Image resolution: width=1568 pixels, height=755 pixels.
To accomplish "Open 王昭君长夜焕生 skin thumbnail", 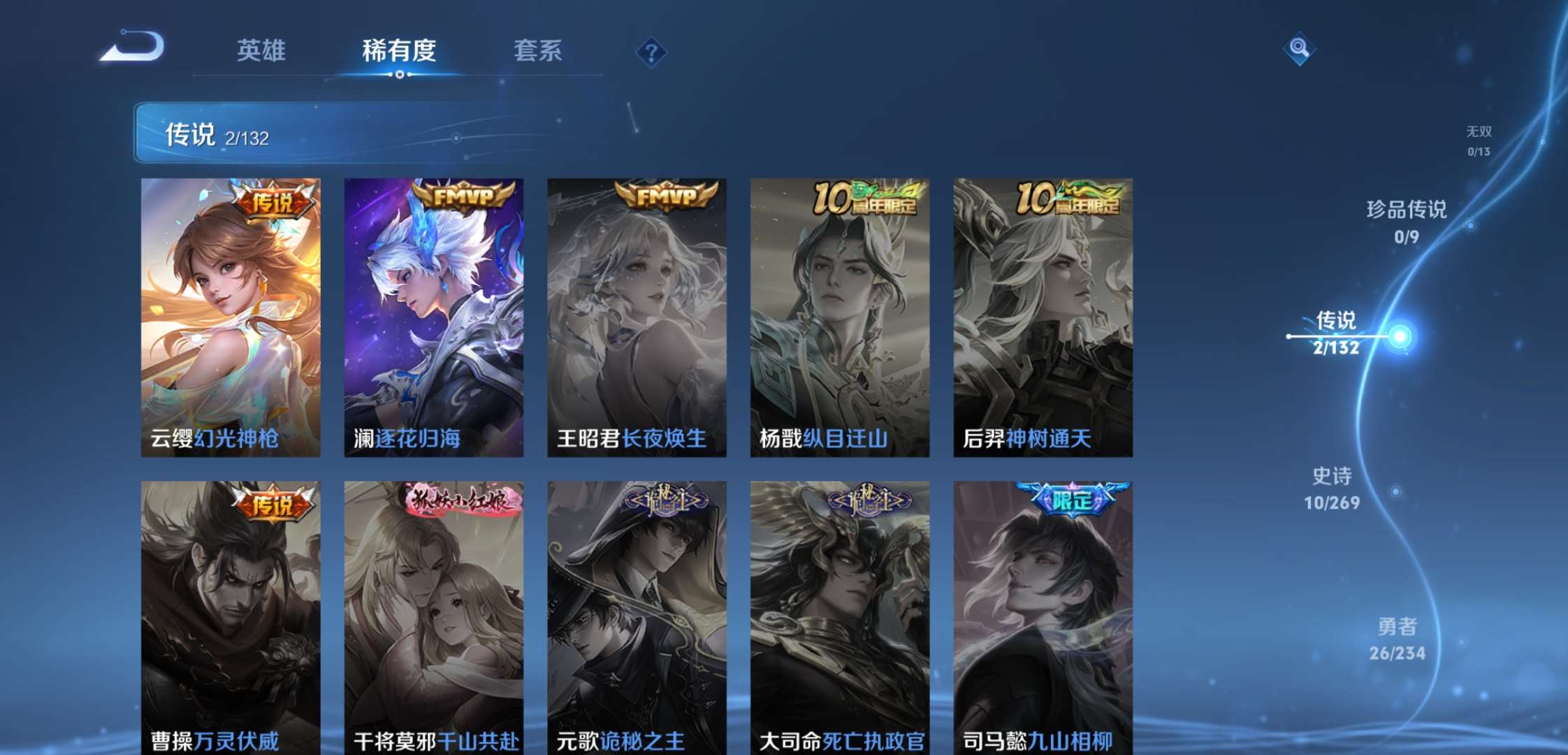I will tap(636, 315).
